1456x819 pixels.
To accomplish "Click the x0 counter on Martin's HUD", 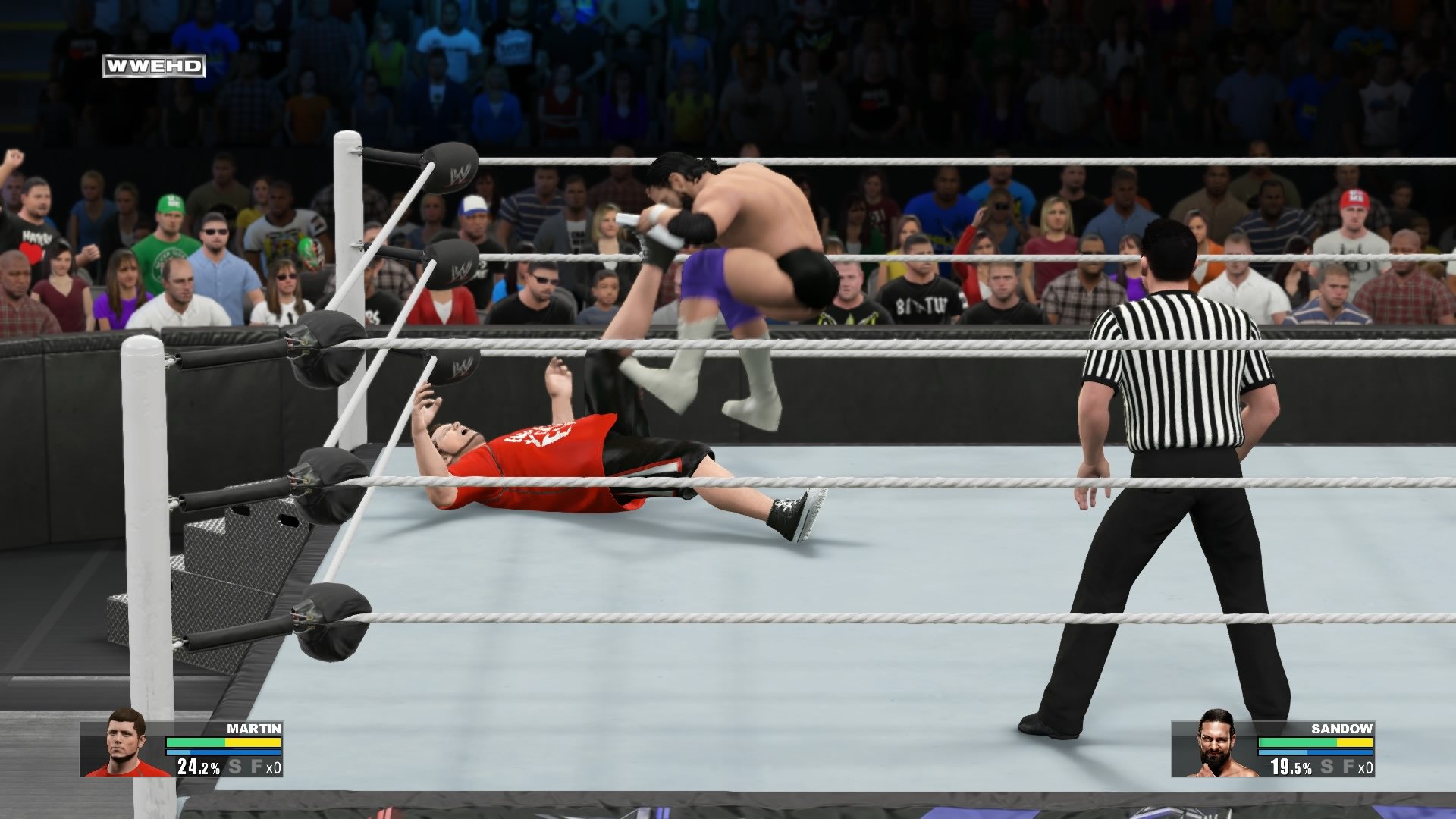I will 273,767.
